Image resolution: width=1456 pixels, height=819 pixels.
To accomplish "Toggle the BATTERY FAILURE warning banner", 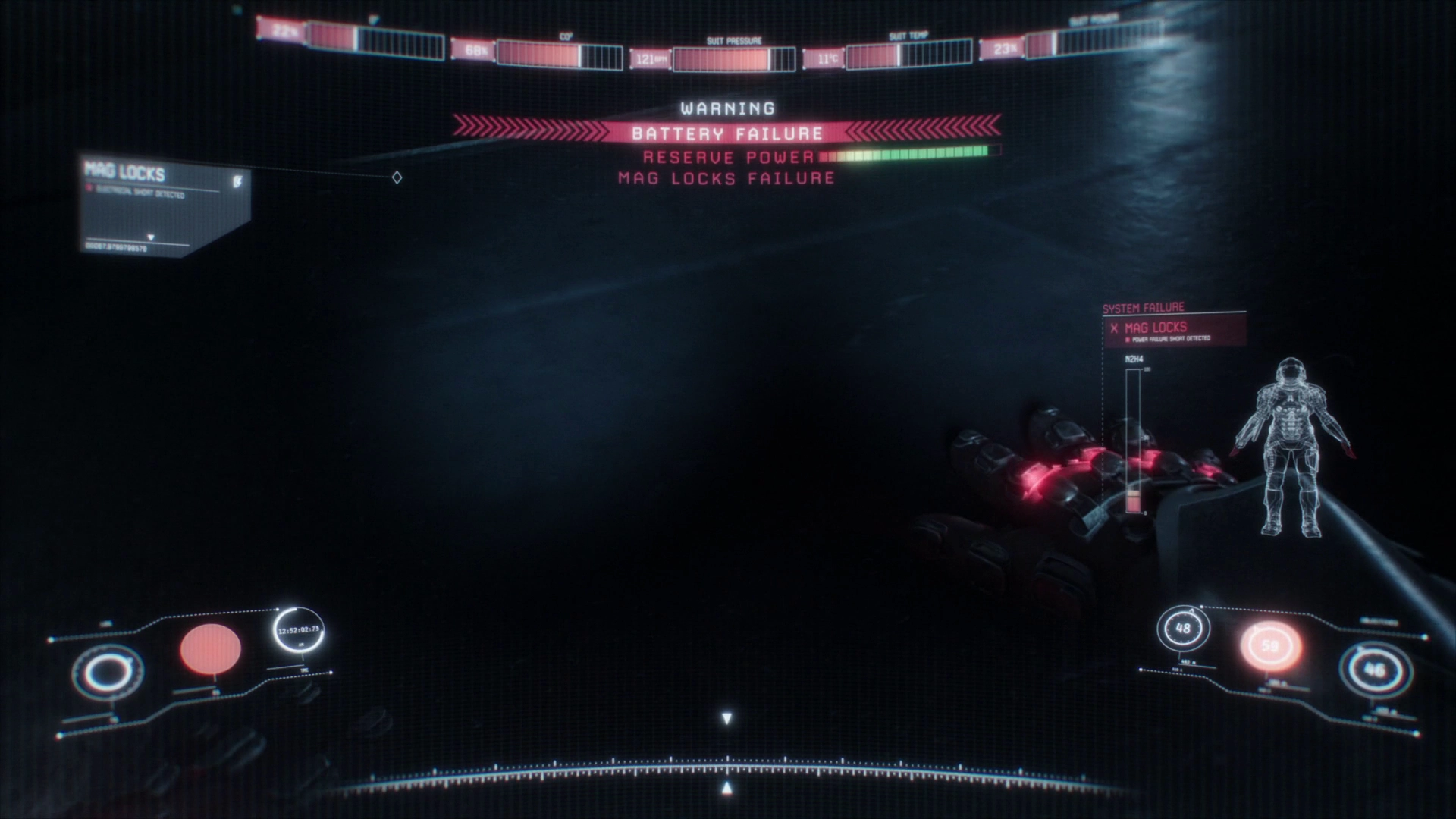I will [726, 133].
